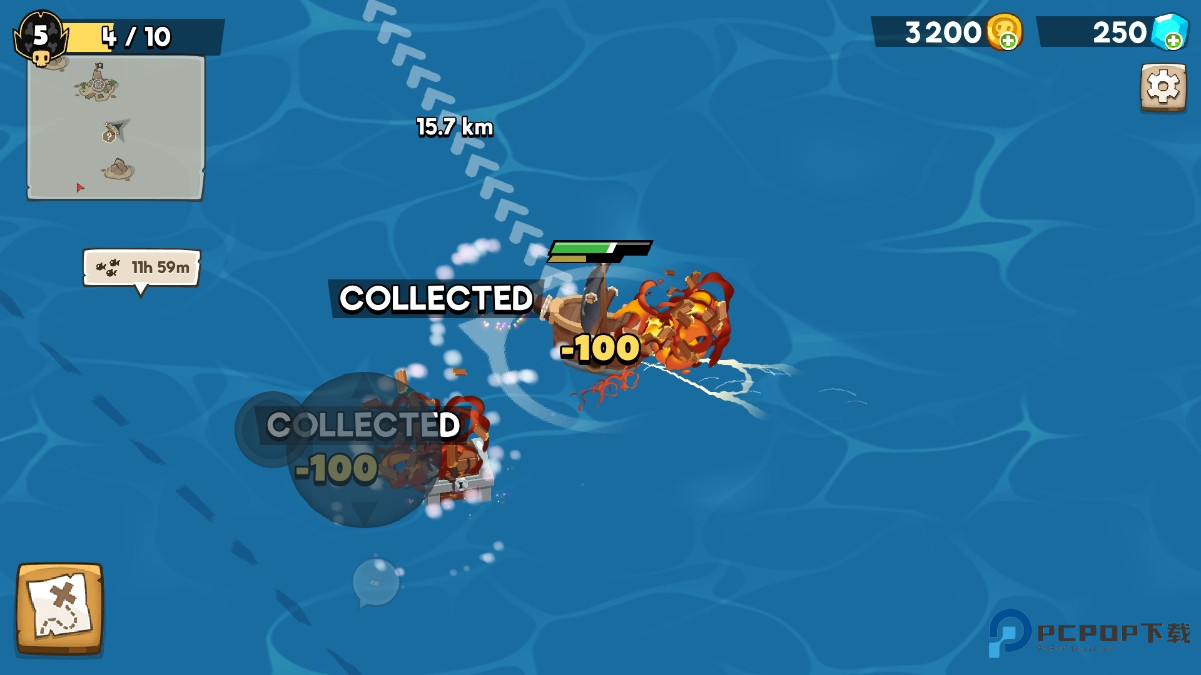This screenshot has height=675, width=1201.
Task: Open the treasure map button
Action: [59, 608]
